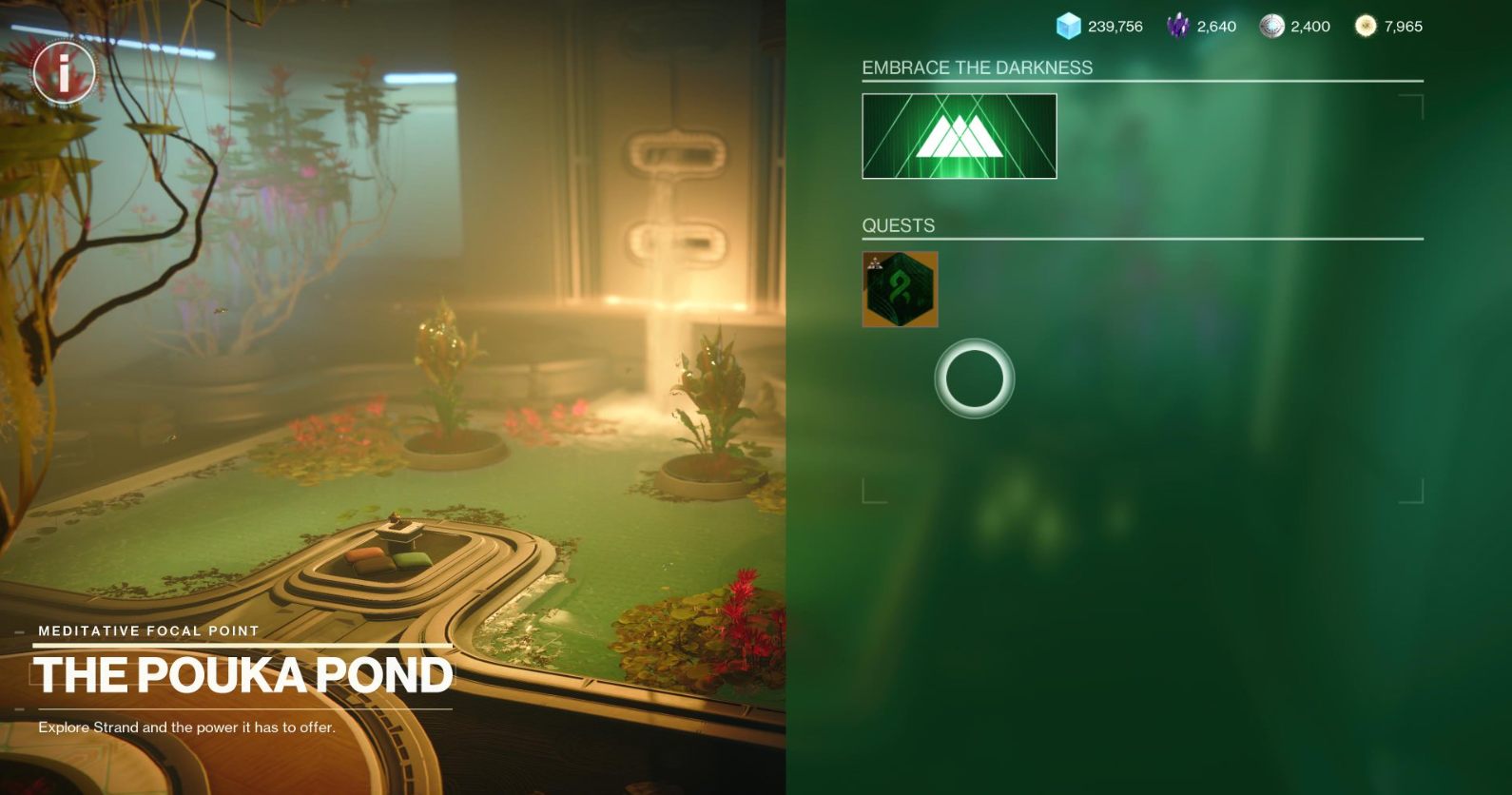The width and height of the screenshot is (1512, 795).
Task: Click the divider line under Quests heading
Action: click(x=1141, y=239)
